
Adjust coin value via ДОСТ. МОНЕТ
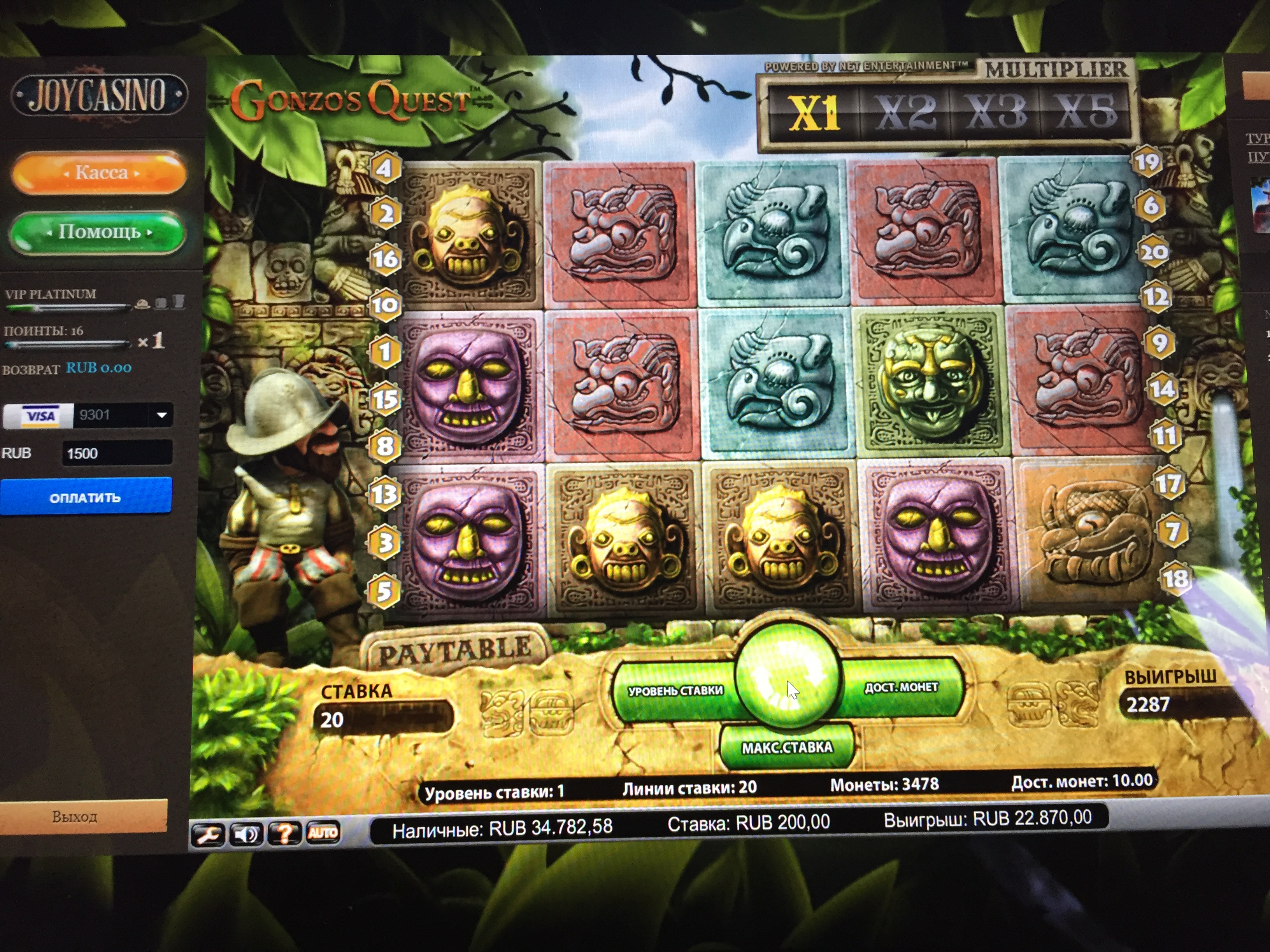(902, 688)
